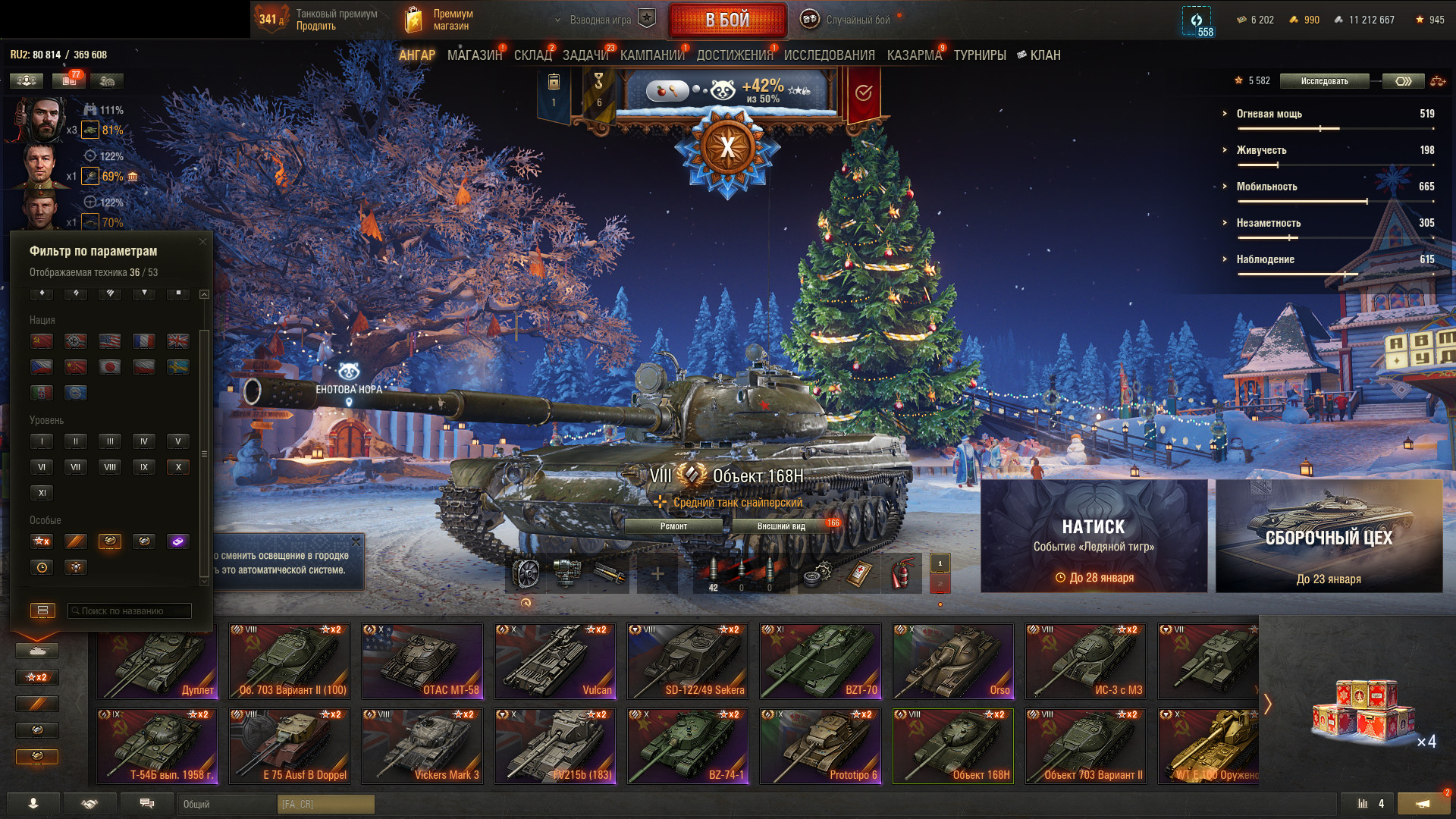Screen dimensions: 1456x819
Task: Focus the Поиск по названию search field
Action: [129, 610]
